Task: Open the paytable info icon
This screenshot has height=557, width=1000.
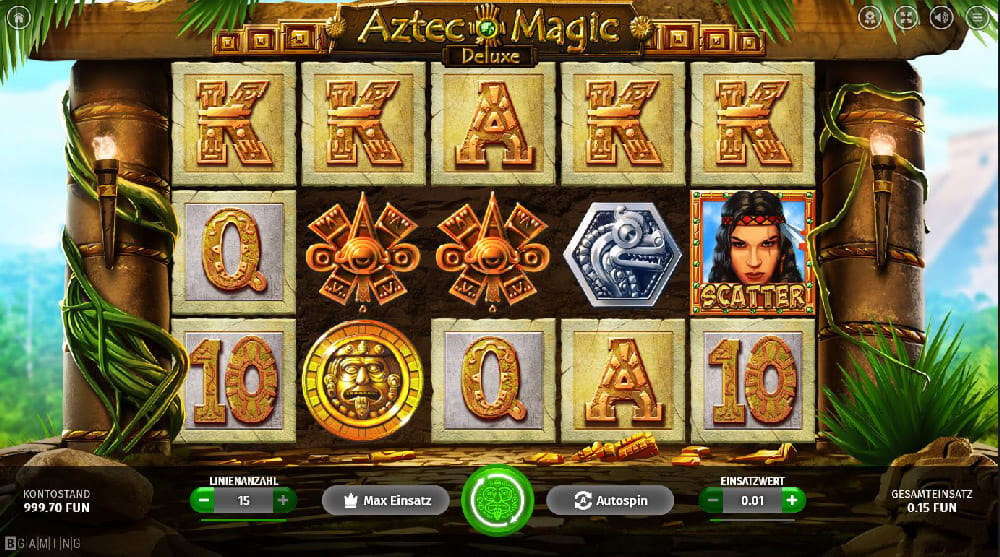Action: (x=871, y=17)
